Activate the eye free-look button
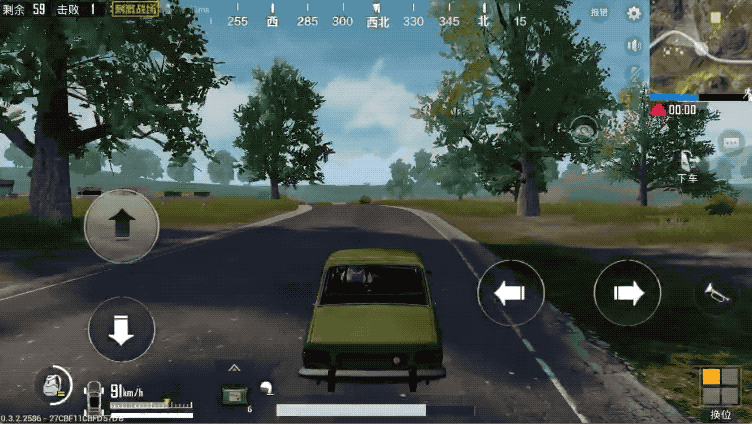Image resolution: width=752 pixels, height=424 pixels. (584, 128)
